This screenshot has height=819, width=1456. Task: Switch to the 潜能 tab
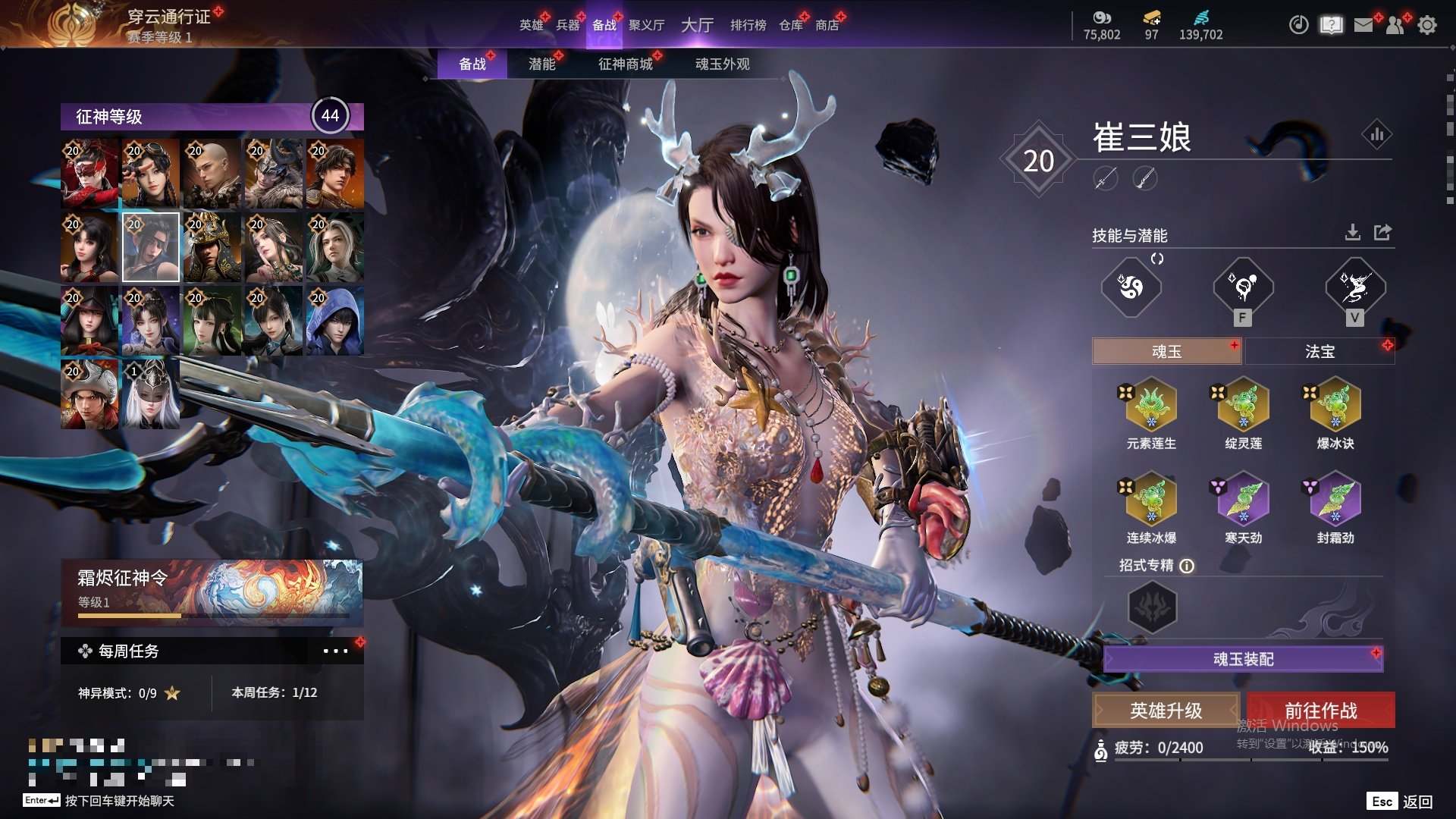point(541,64)
